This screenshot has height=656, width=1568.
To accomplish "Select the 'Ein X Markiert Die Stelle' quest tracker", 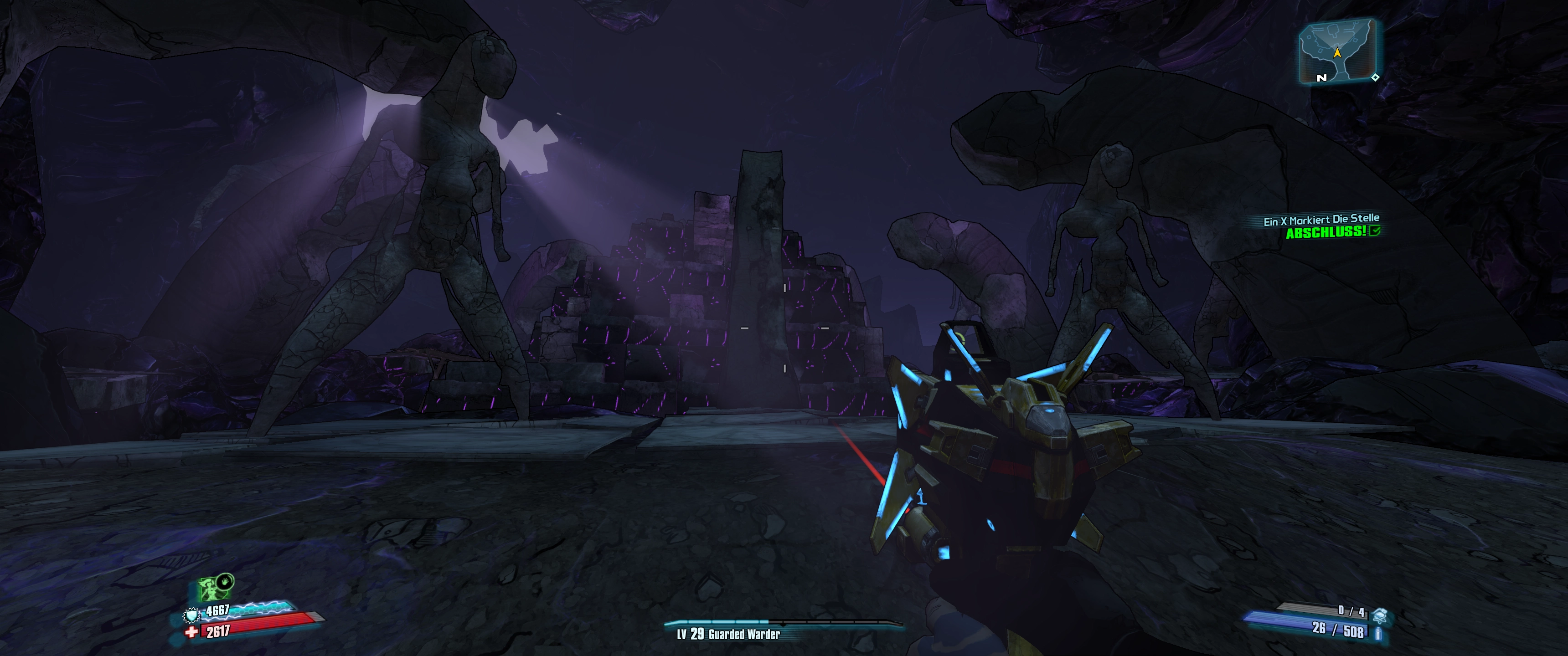I will click(1321, 220).
